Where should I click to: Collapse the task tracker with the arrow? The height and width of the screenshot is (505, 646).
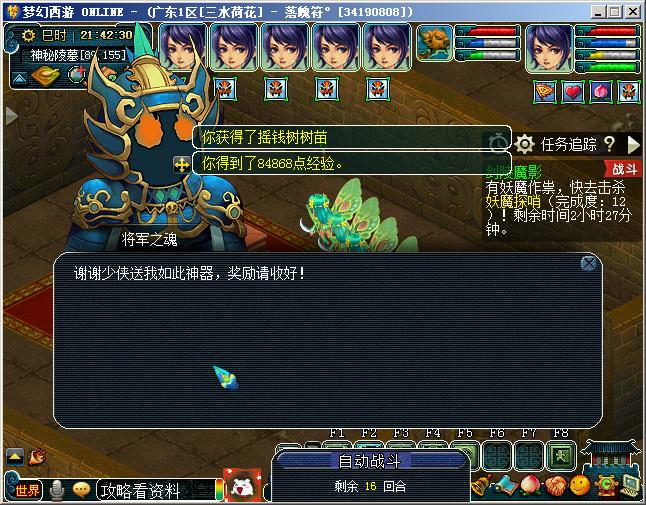[x=633, y=145]
